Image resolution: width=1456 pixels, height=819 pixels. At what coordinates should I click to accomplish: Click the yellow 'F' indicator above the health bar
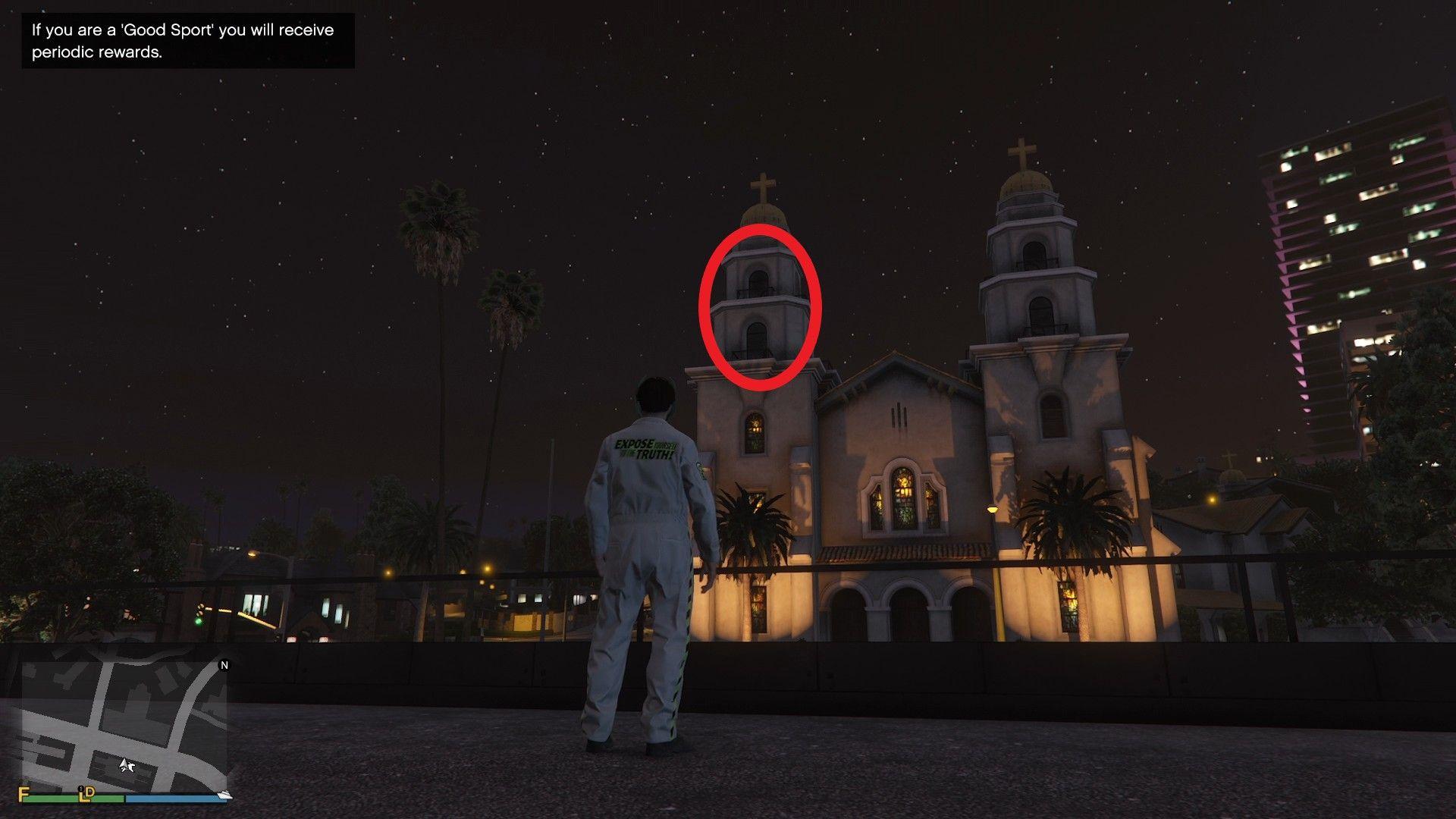point(24,793)
